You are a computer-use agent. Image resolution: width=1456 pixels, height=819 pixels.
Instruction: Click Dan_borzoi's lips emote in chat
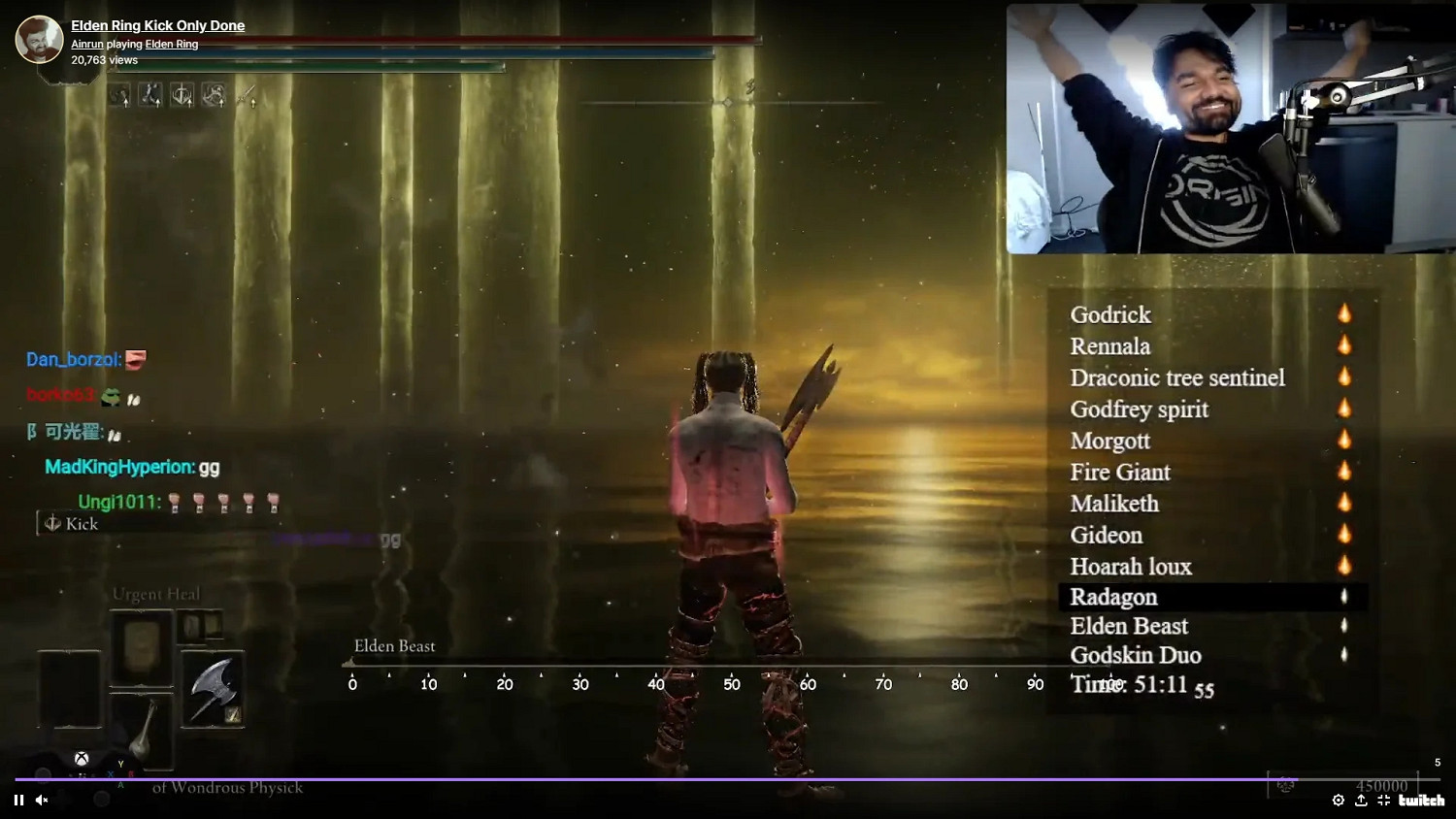tap(136, 359)
